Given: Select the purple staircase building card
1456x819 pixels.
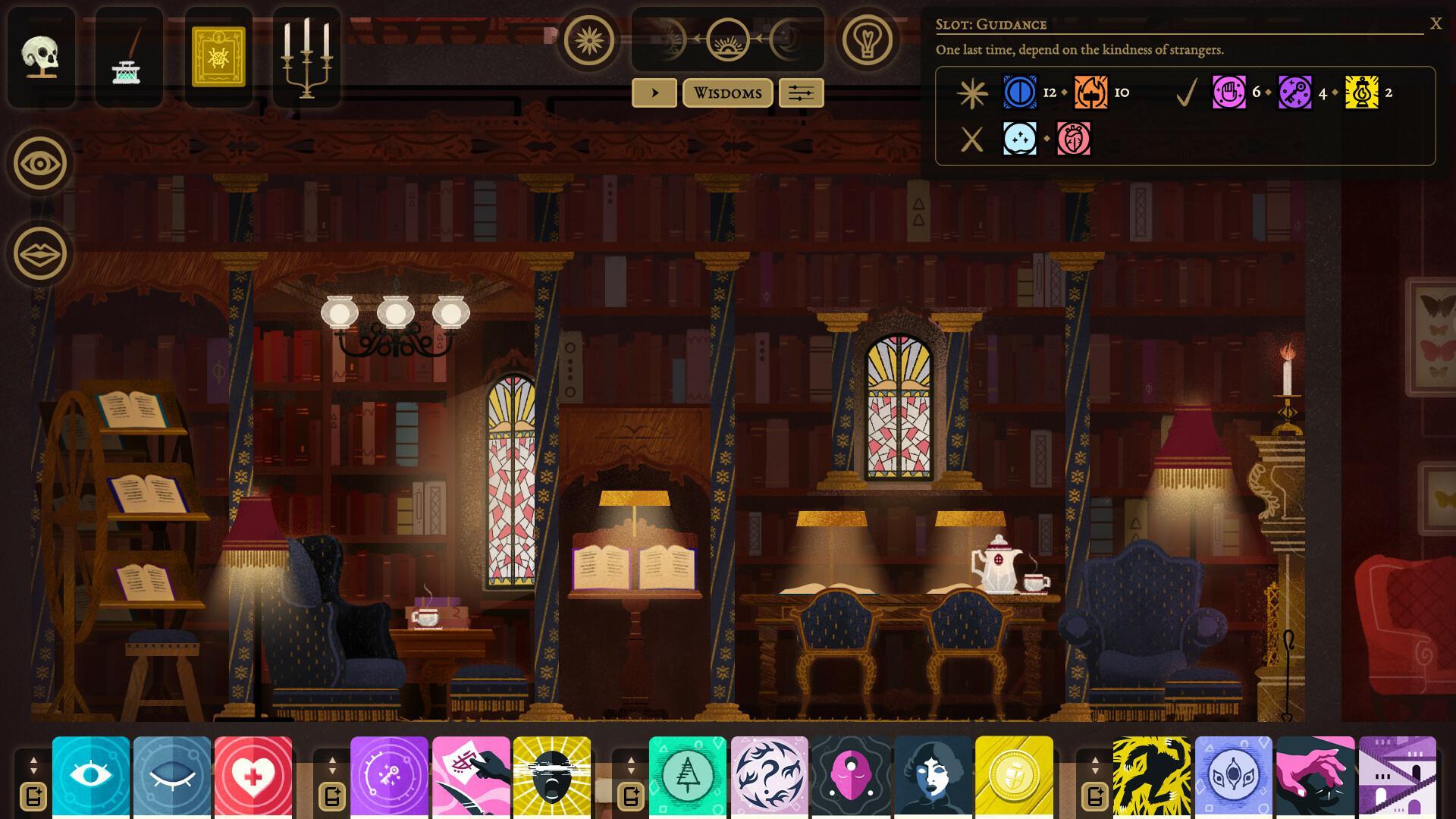Looking at the screenshot, I should (x=1397, y=776).
